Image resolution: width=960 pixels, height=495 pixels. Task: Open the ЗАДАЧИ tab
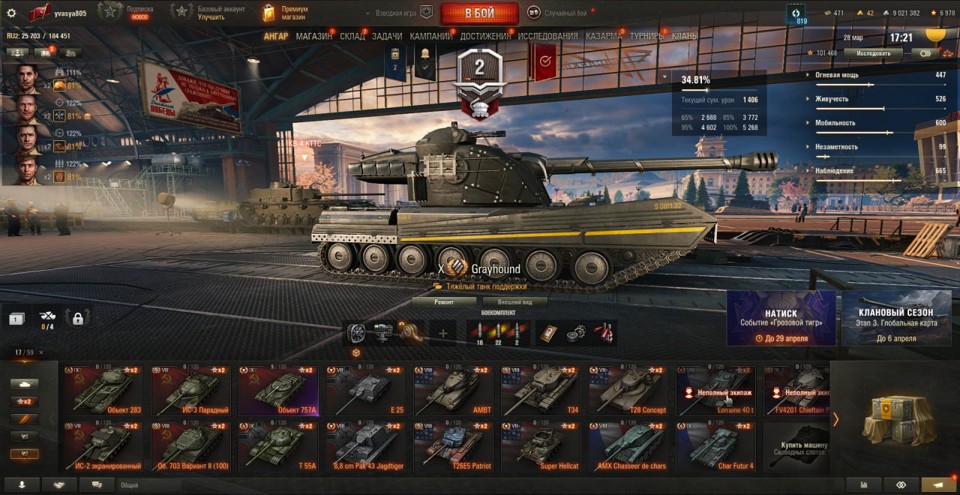[x=388, y=36]
